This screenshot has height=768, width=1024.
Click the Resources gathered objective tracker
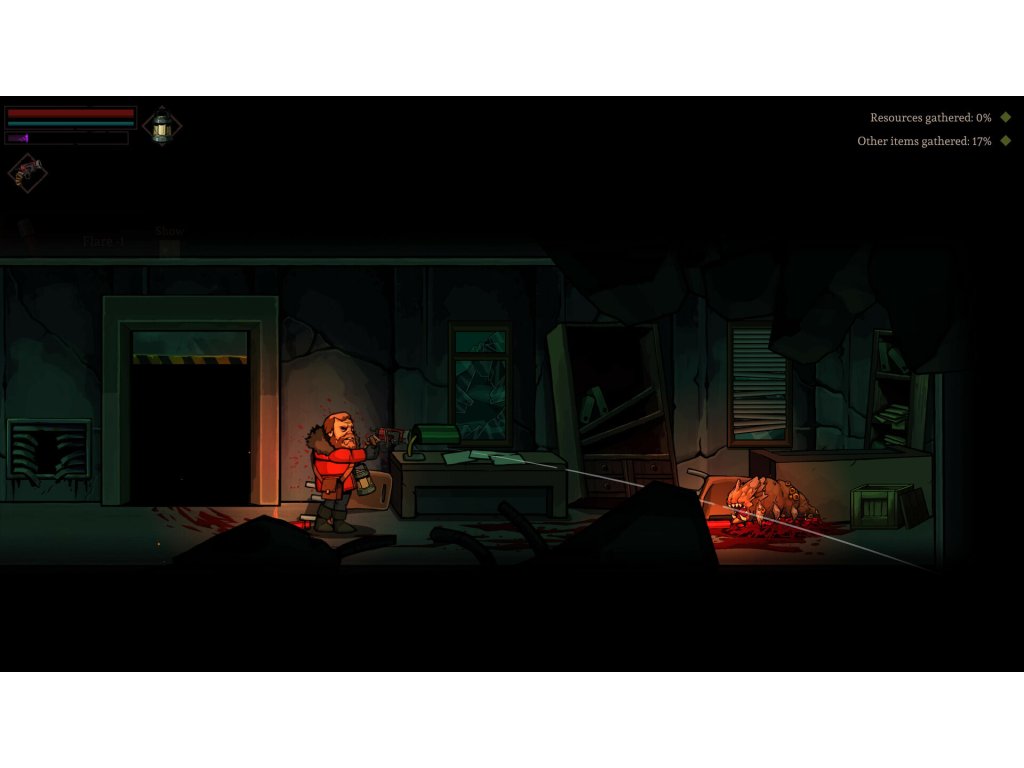click(x=930, y=118)
